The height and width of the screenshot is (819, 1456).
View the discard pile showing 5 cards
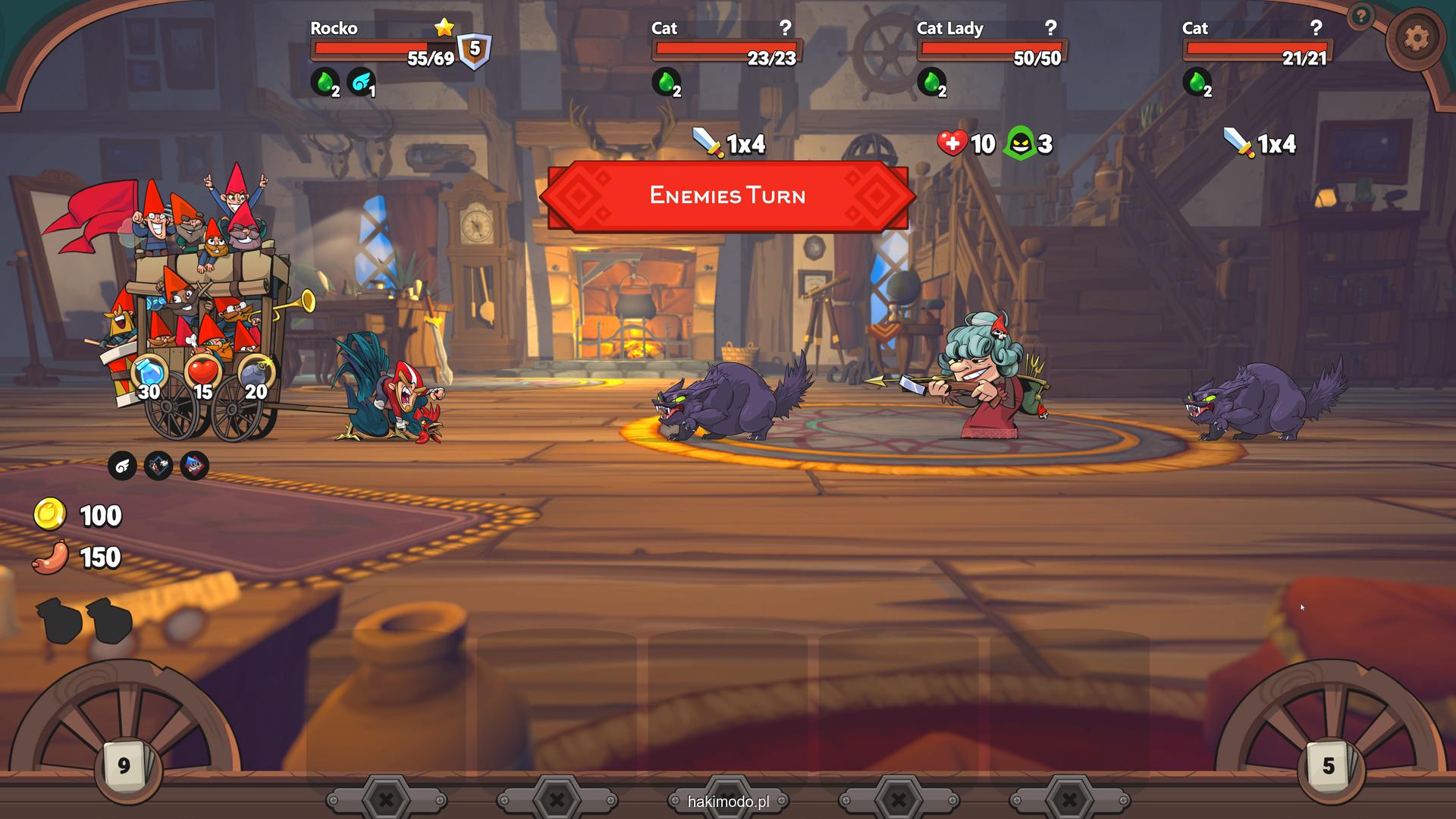pyautogui.click(x=1328, y=766)
